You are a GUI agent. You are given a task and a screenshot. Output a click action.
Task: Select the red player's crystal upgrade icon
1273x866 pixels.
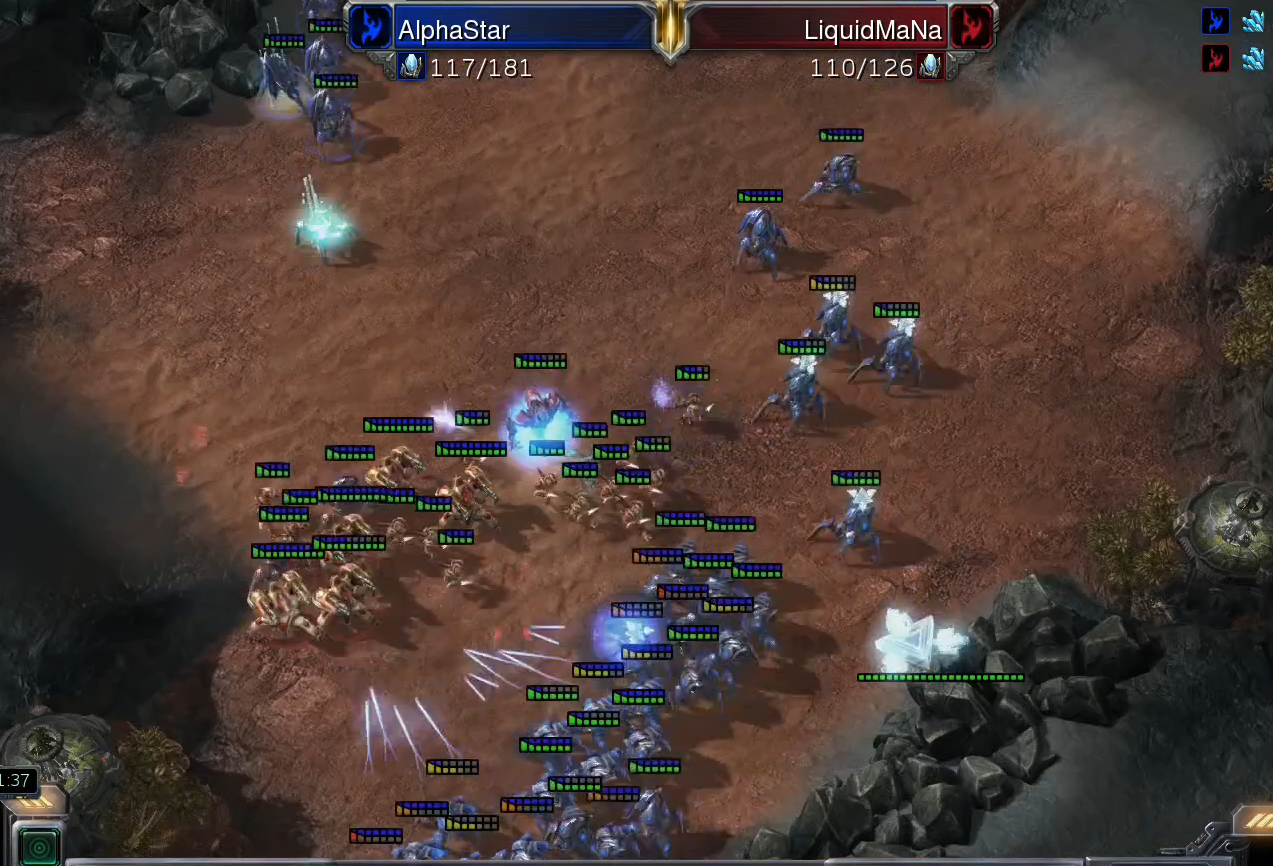click(1253, 59)
